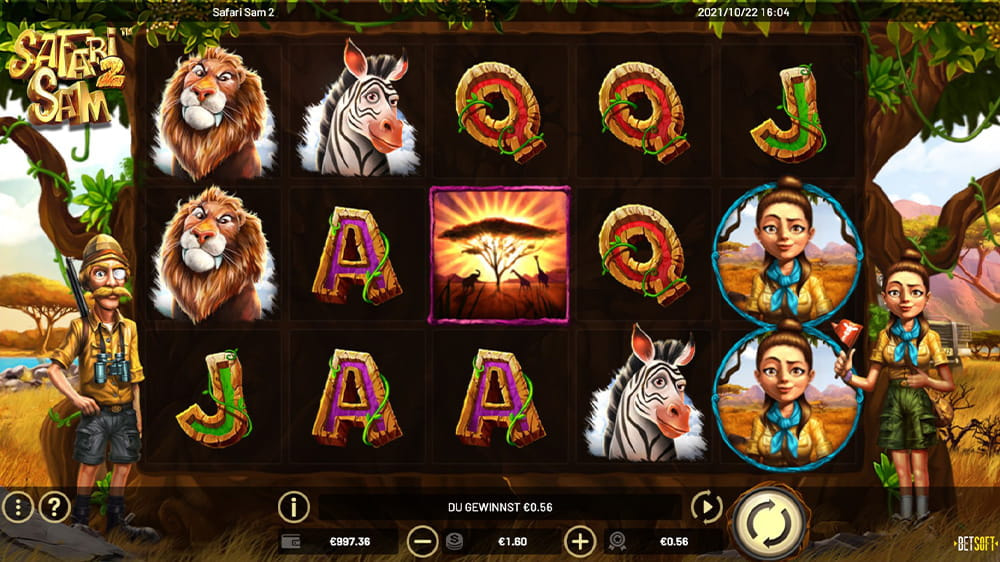Open the paytable info button

pos(293,507)
